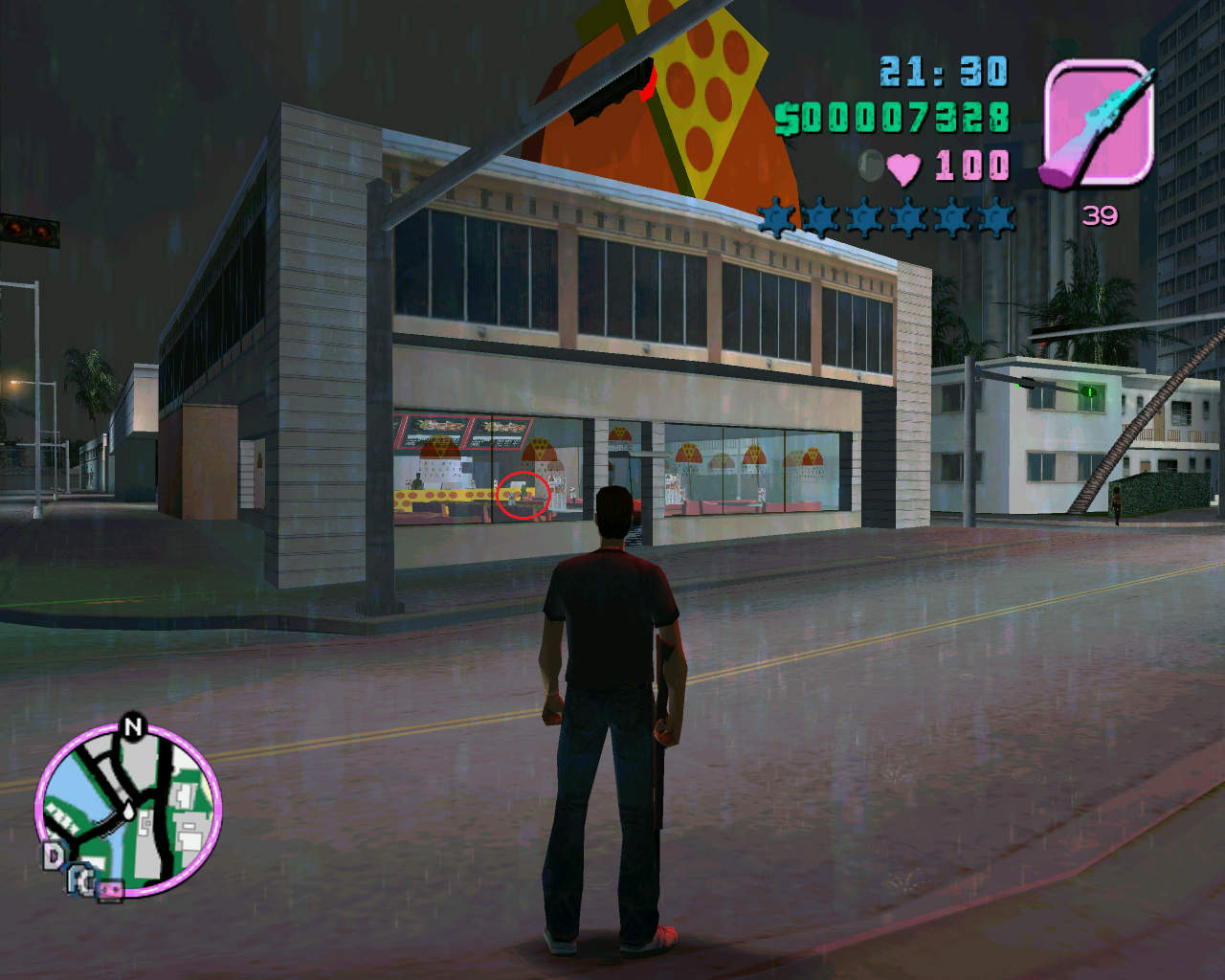
Task: Click the pink cassette save blip
Action: 111,891
